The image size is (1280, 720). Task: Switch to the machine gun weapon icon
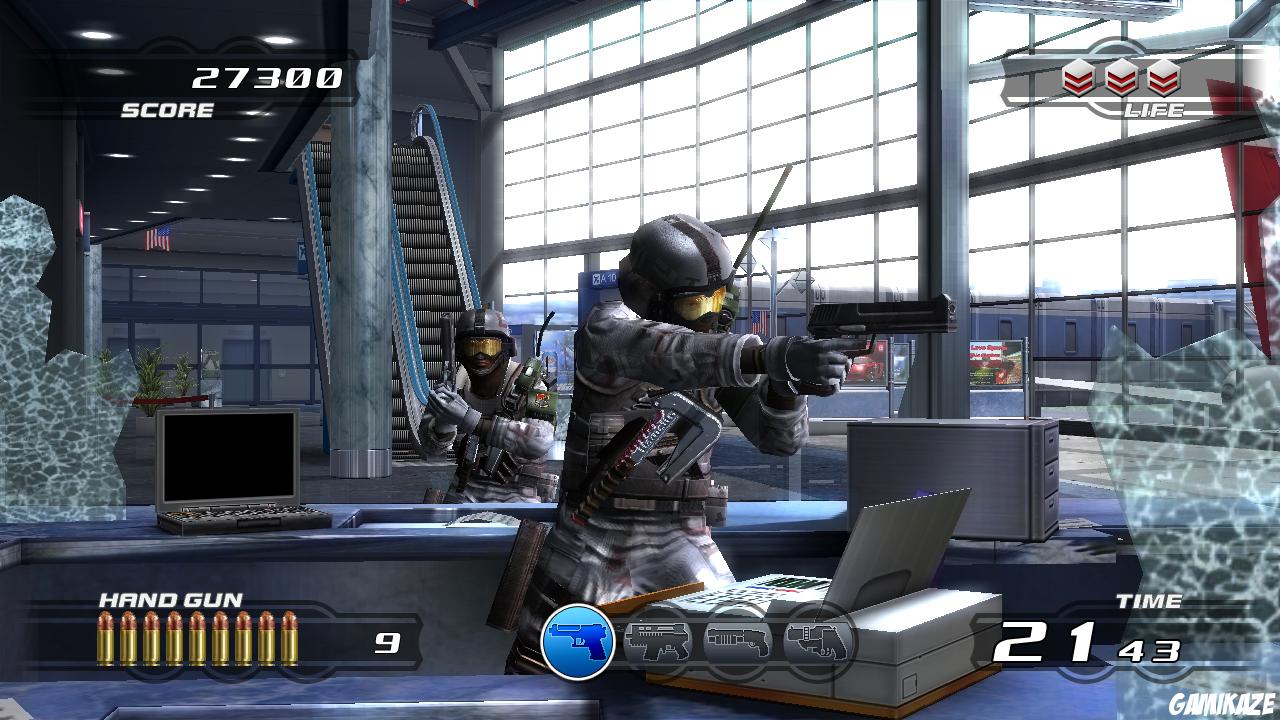coord(660,643)
